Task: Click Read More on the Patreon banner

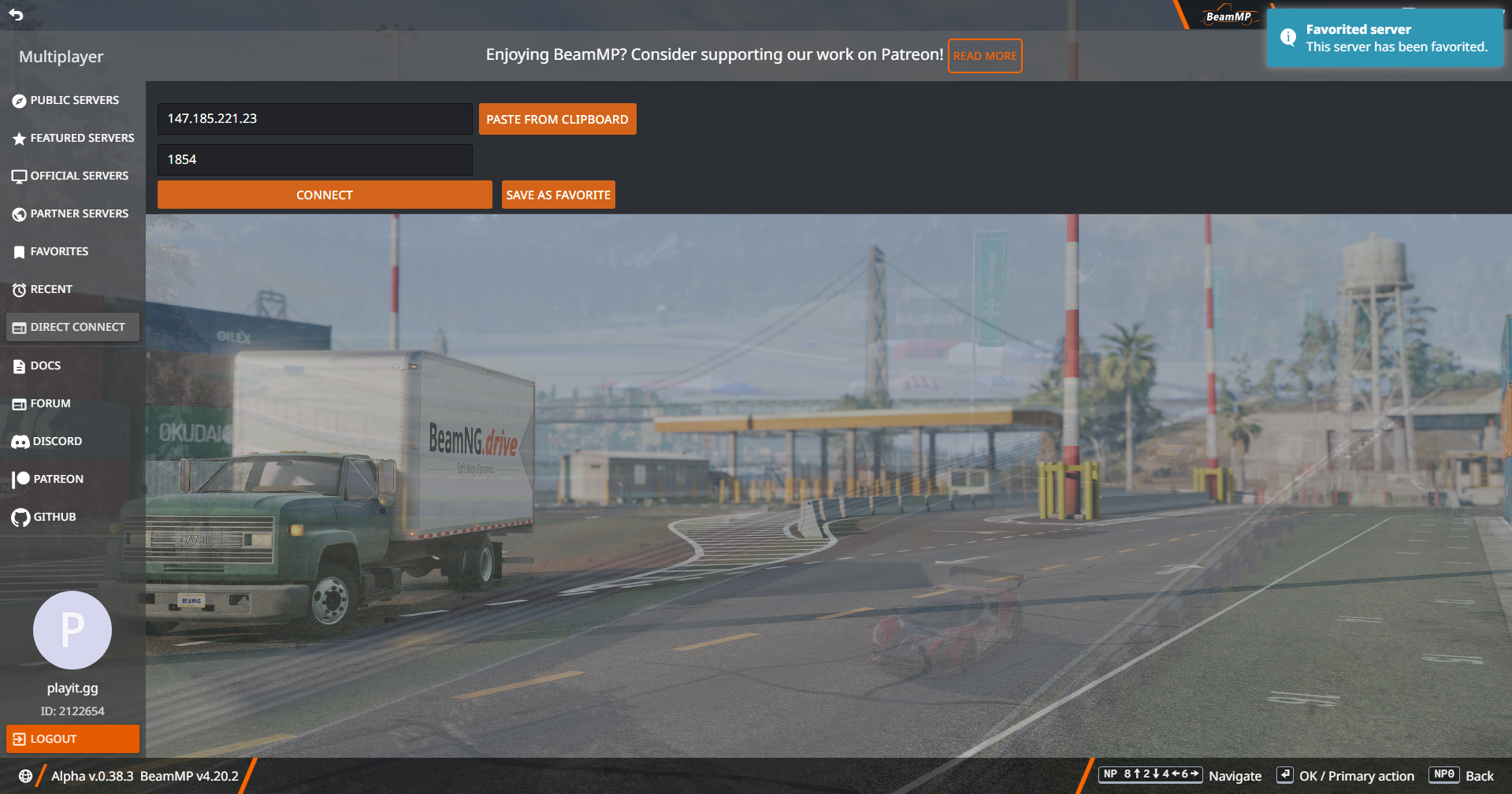Action: coord(985,56)
